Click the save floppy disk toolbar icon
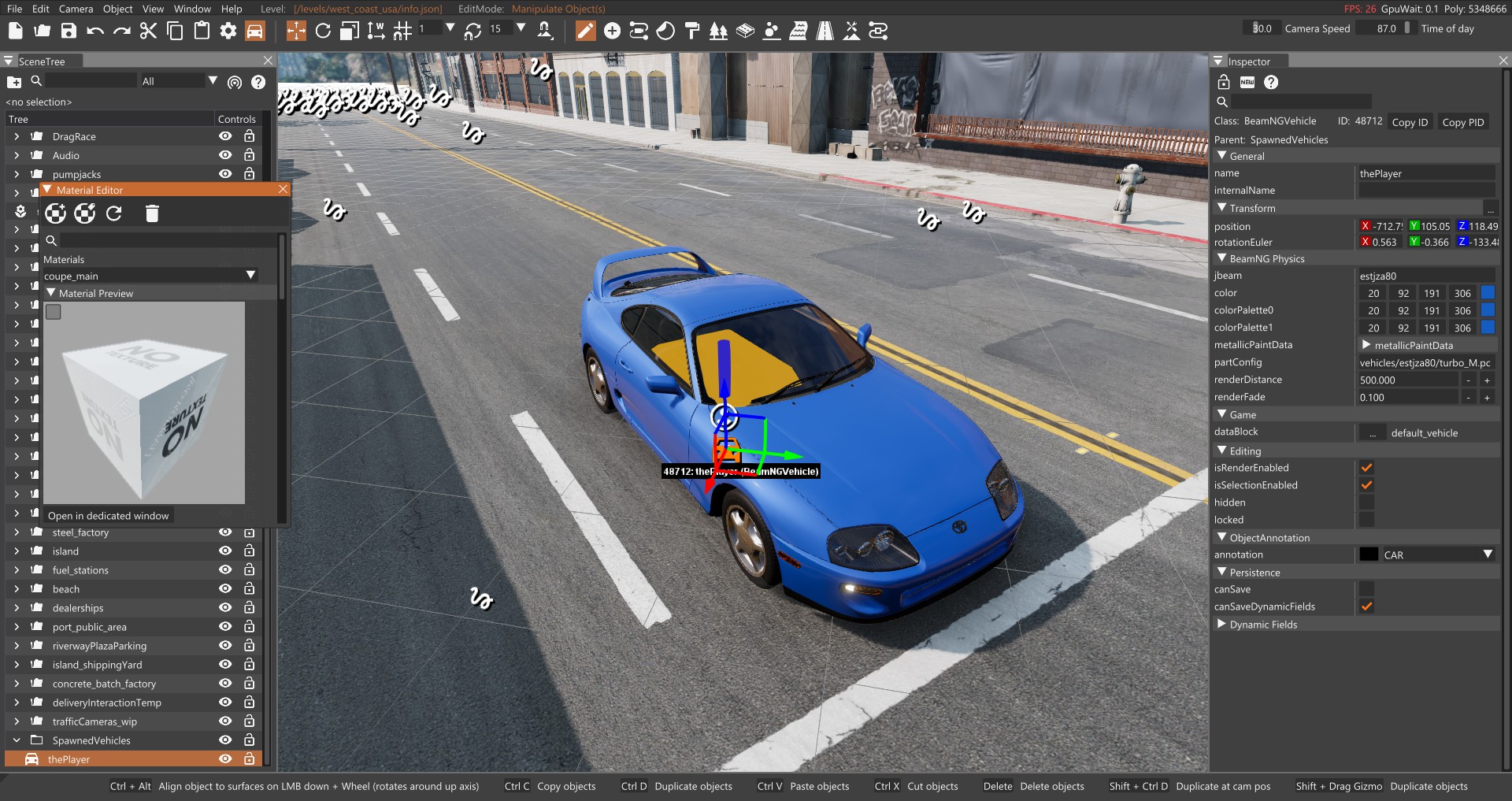 69,31
